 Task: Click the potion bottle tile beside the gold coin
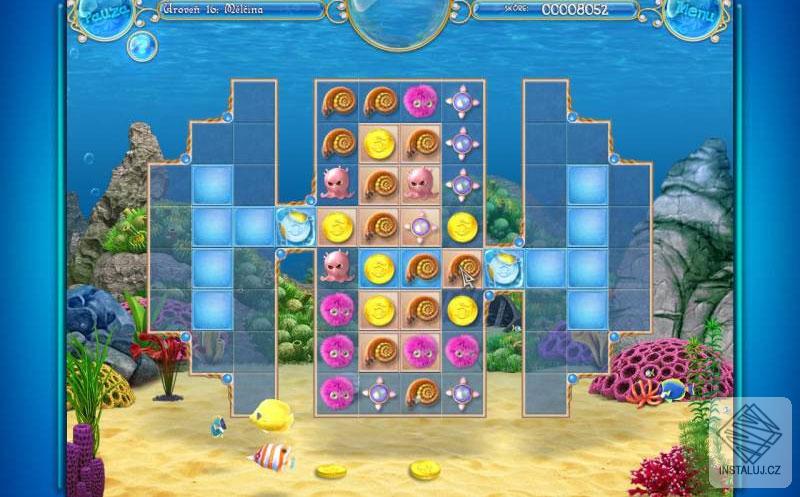(x=295, y=225)
